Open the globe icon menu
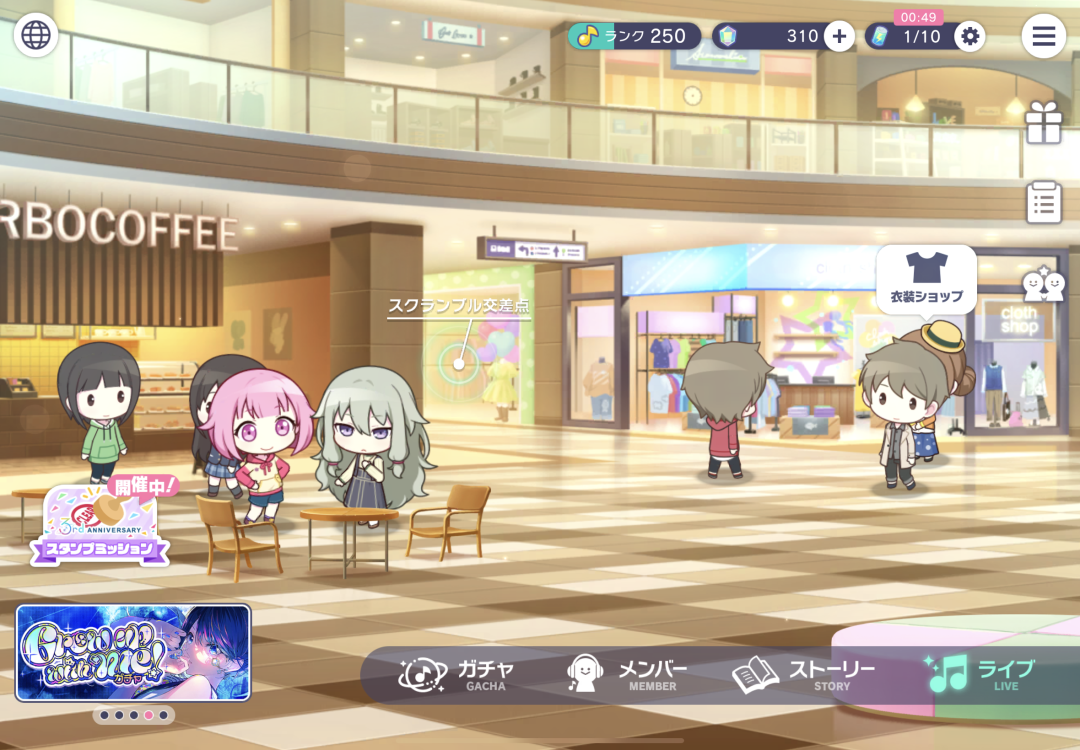This screenshot has height=750, width=1080. pos(36,35)
